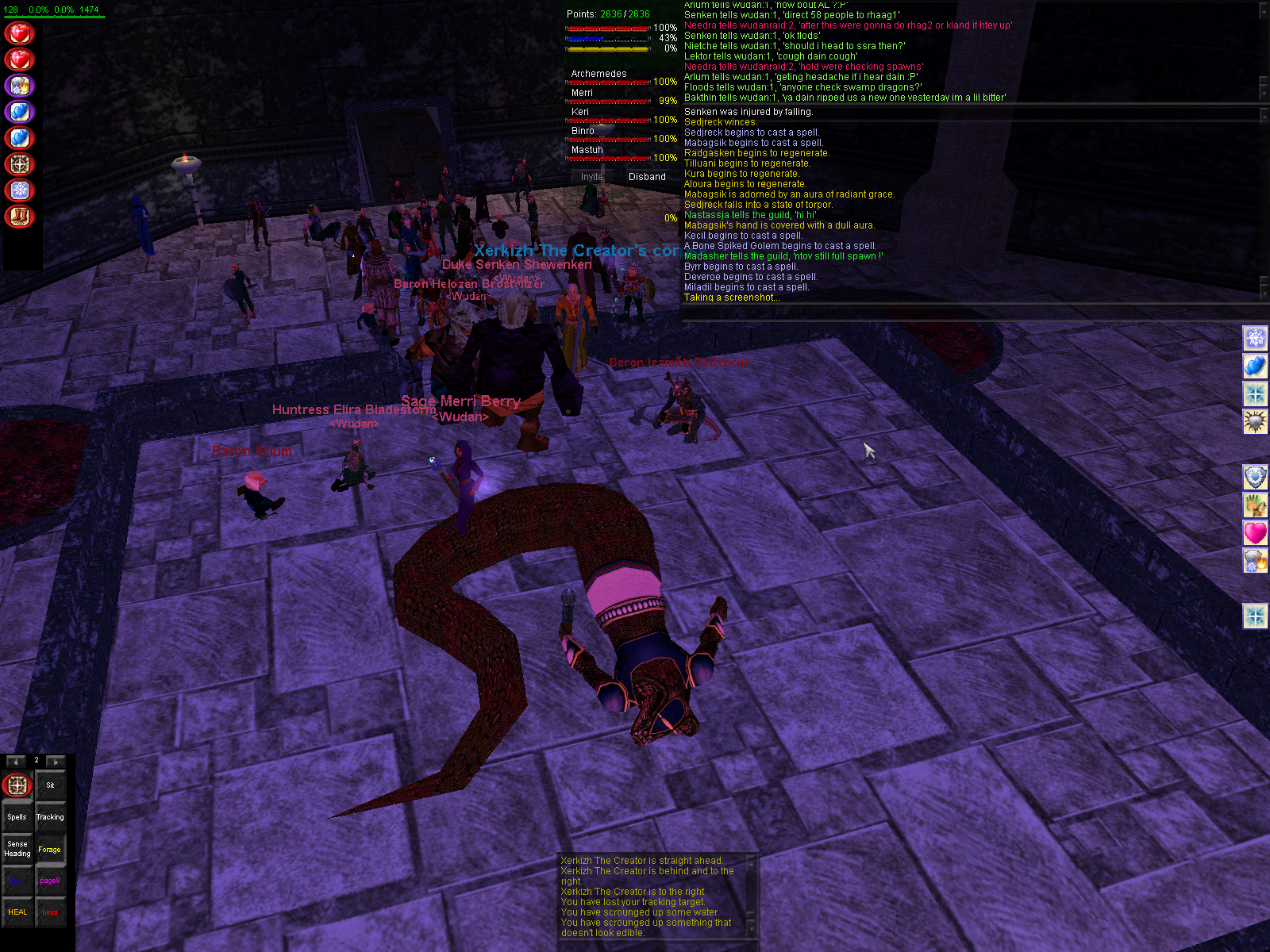Viewport: 1270px width, 952px height.
Task: Target group member Merri
Action: tap(582, 93)
